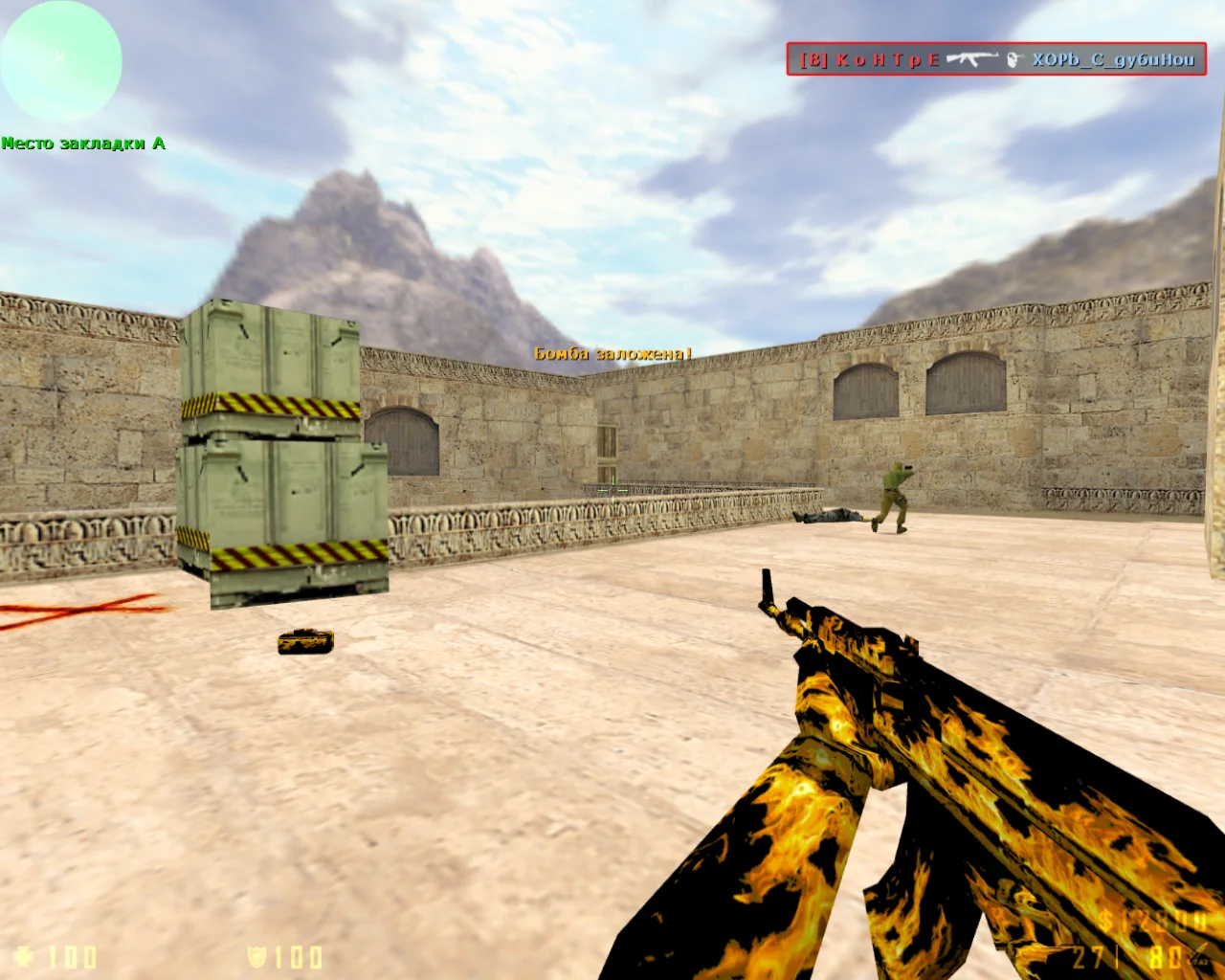Click the AK-47 icon in the kill feed
The width and height of the screenshot is (1225, 980).
[972, 59]
